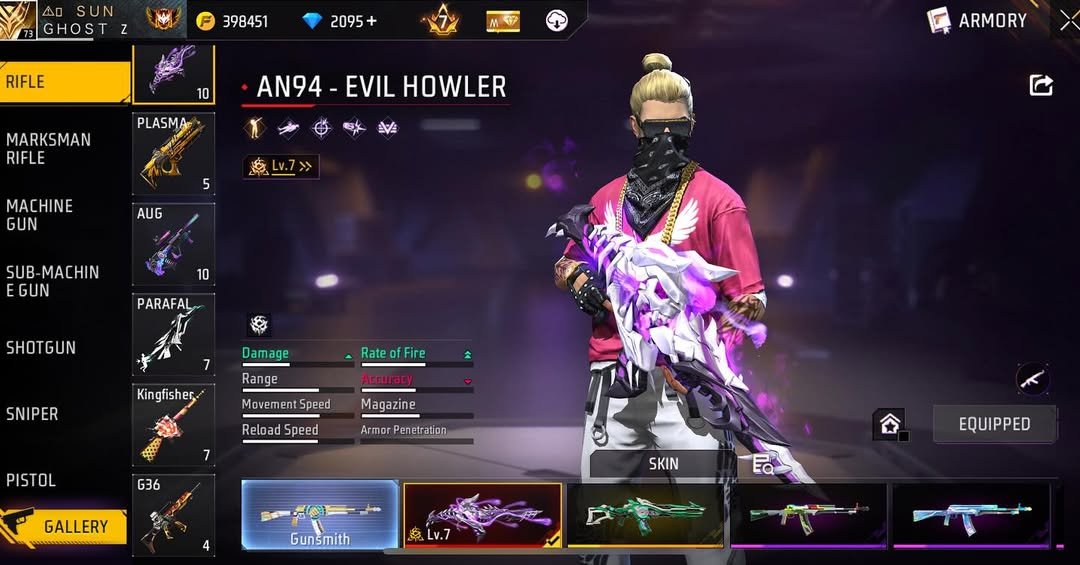Click the Equipped button

tap(994, 424)
